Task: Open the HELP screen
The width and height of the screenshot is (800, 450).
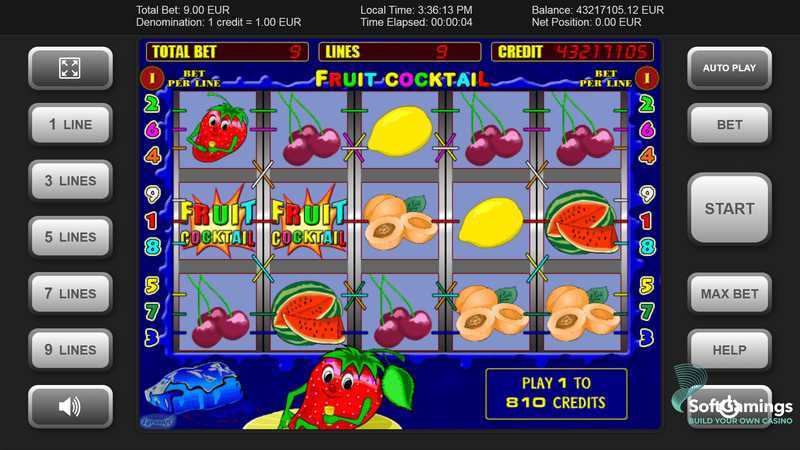Action: (729, 350)
